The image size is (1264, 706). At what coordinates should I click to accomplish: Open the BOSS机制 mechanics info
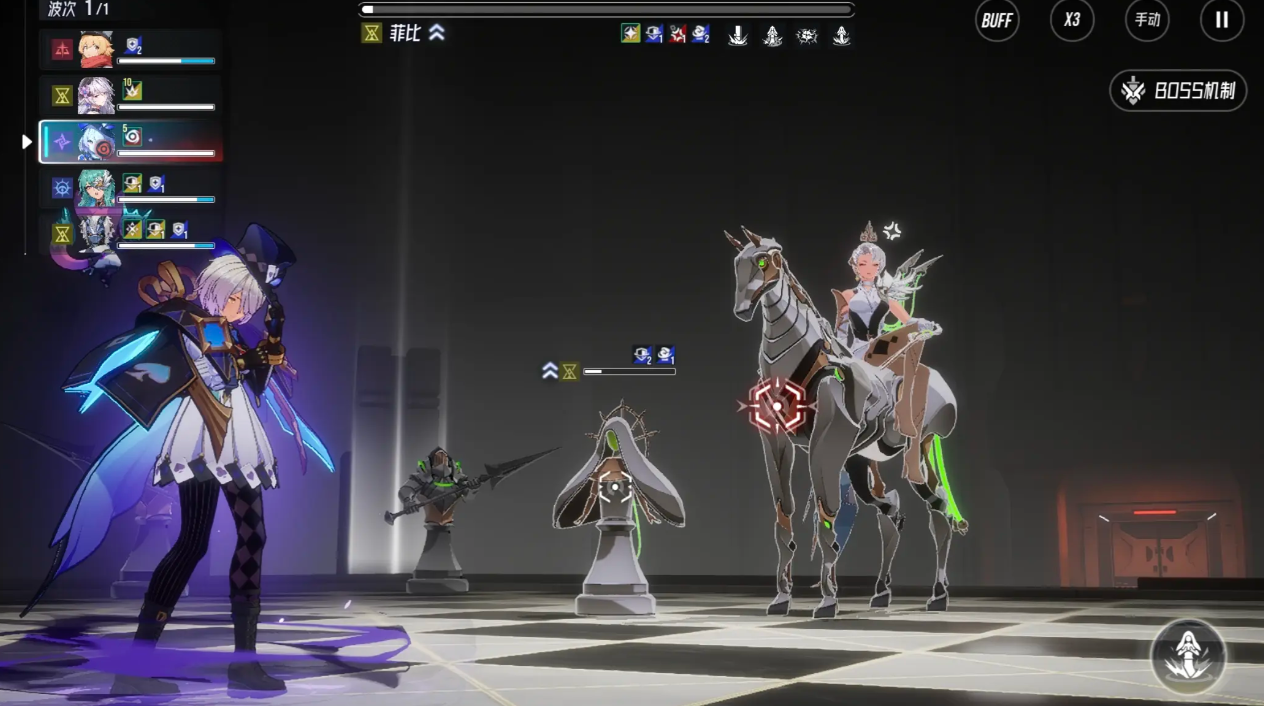(1178, 91)
